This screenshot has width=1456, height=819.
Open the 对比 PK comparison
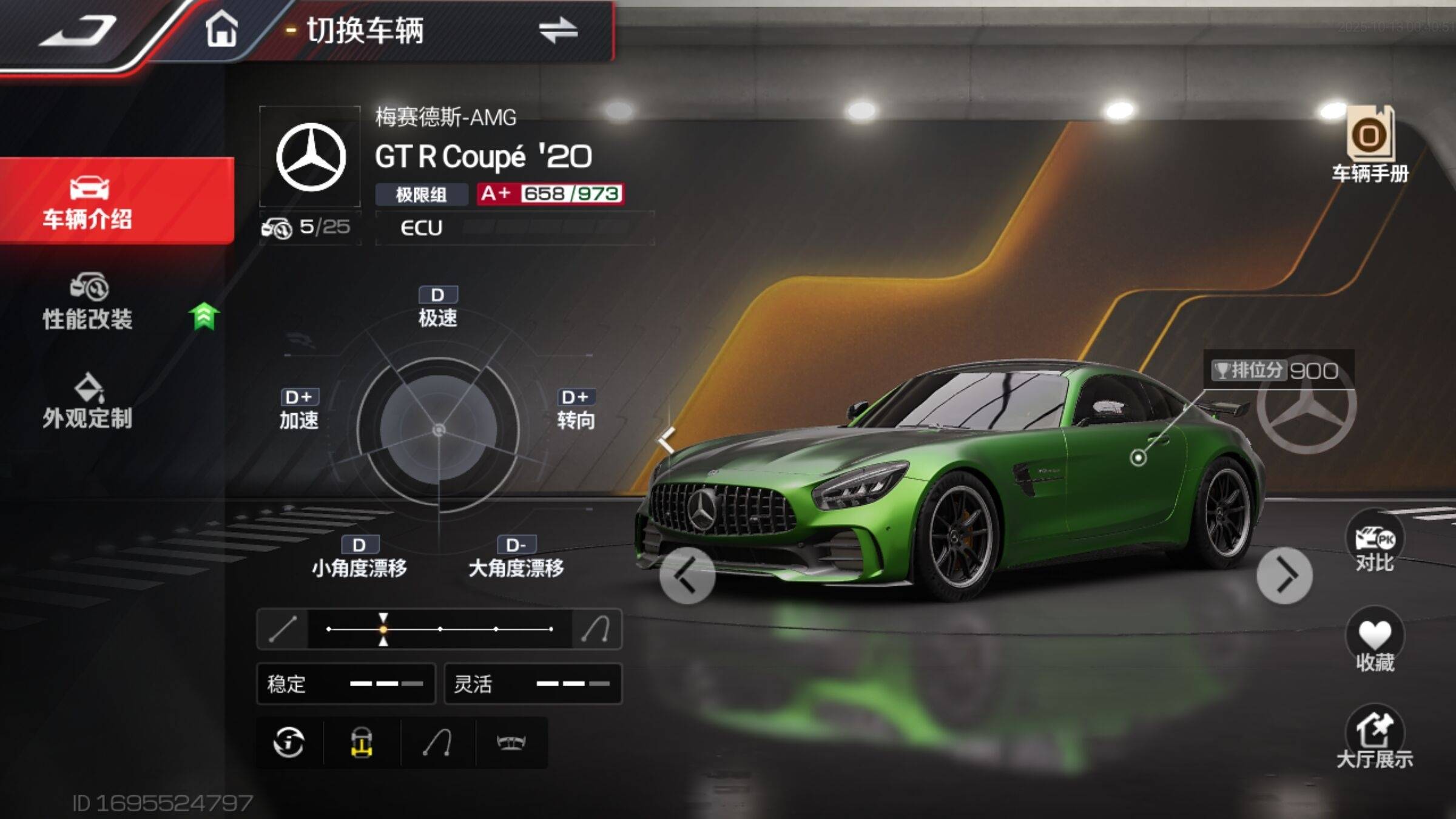(x=1375, y=544)
